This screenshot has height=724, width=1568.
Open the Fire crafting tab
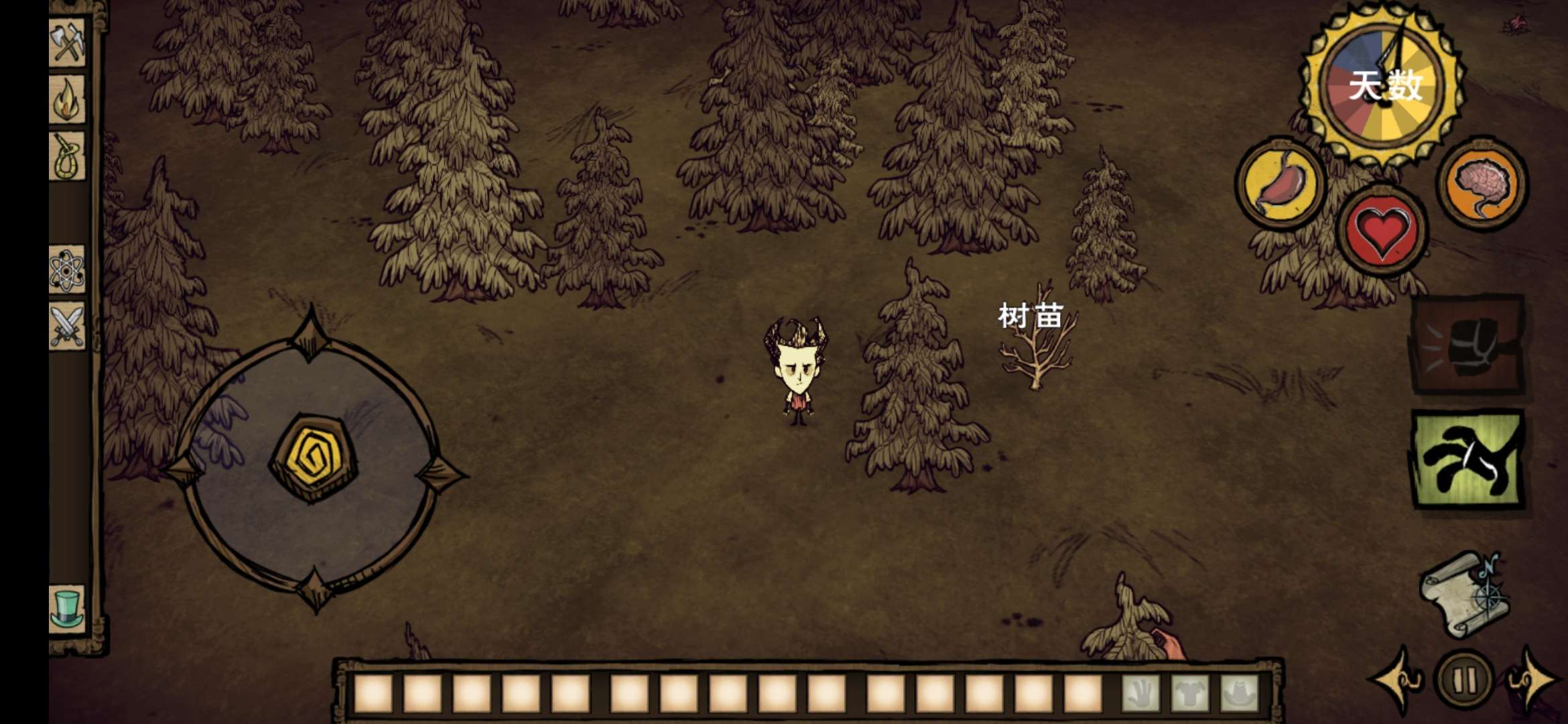[x=67, y=99]
